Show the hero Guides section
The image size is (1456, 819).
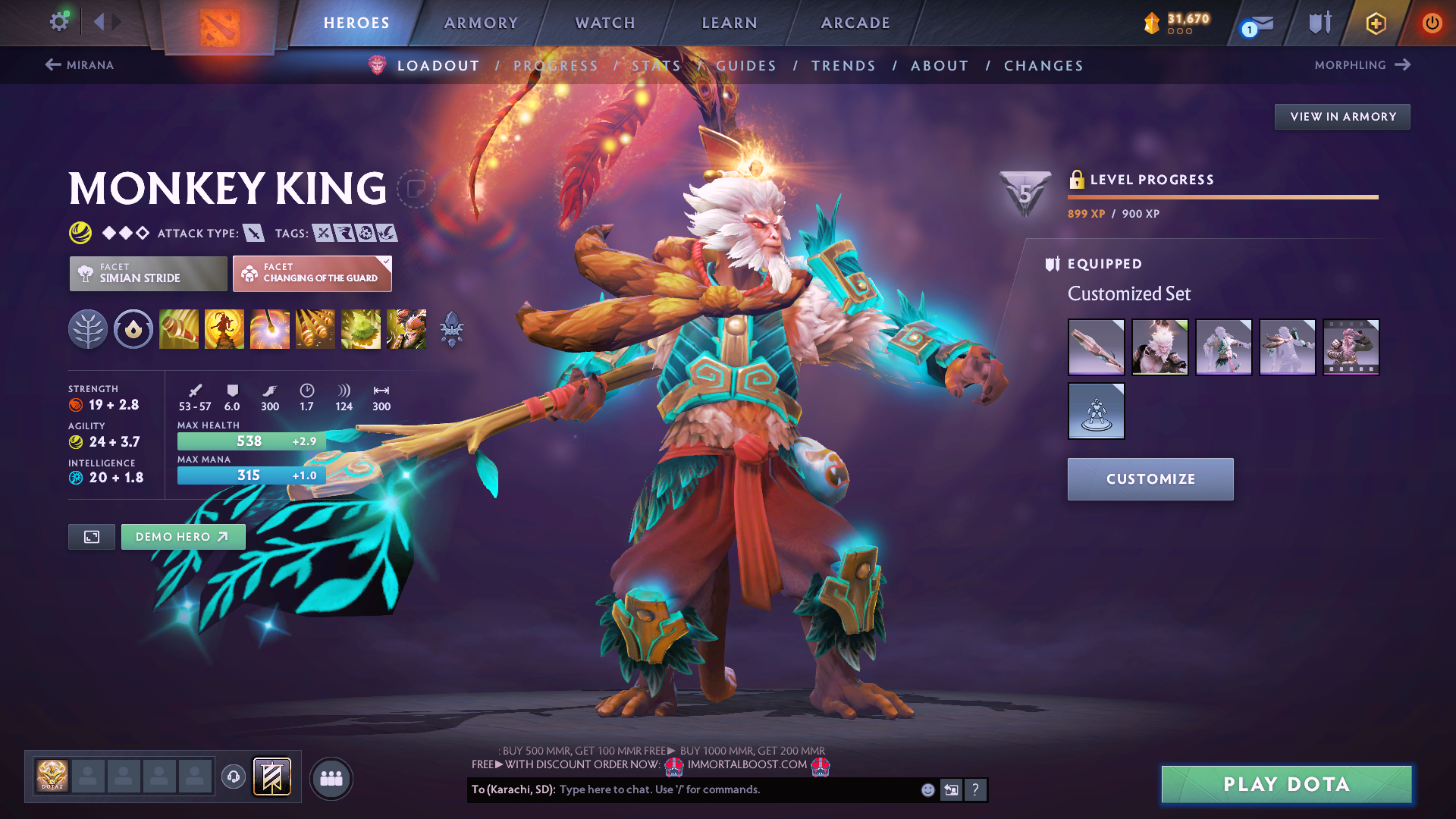(746, 66)
